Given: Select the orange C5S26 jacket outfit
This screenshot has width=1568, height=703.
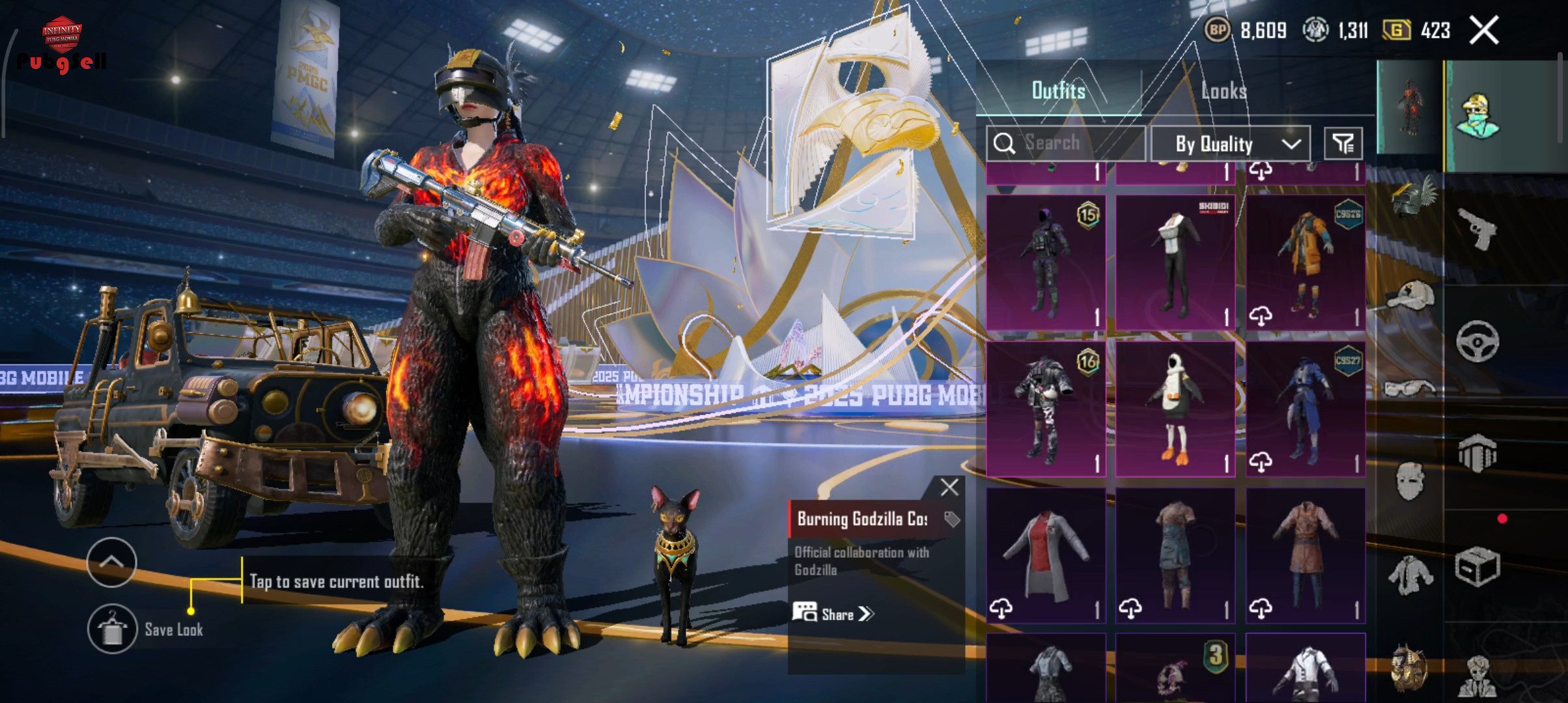Looking at the screenshot, I should [1305, 263].
